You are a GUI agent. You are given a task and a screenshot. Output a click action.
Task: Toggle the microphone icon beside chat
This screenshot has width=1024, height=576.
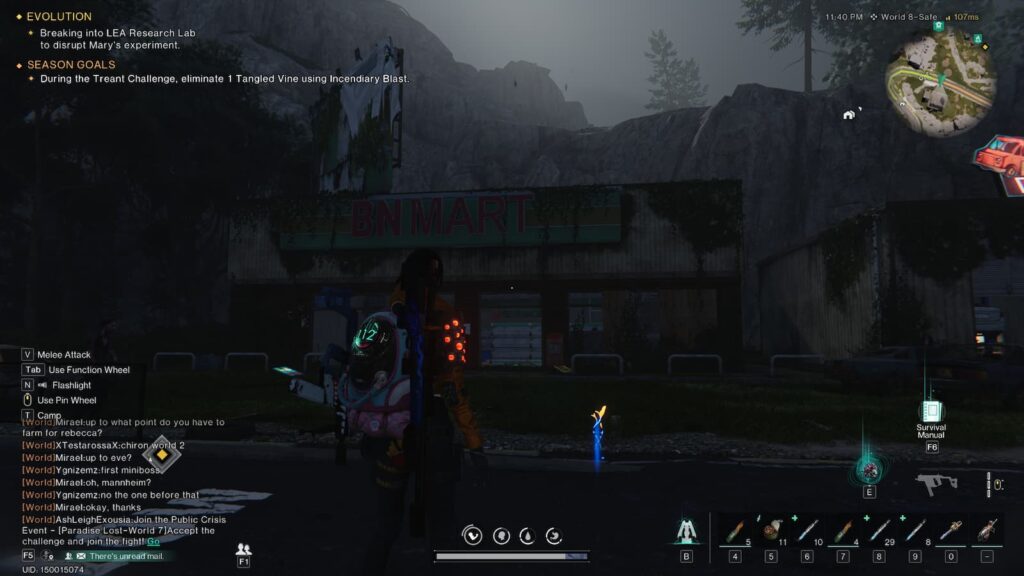47,555
